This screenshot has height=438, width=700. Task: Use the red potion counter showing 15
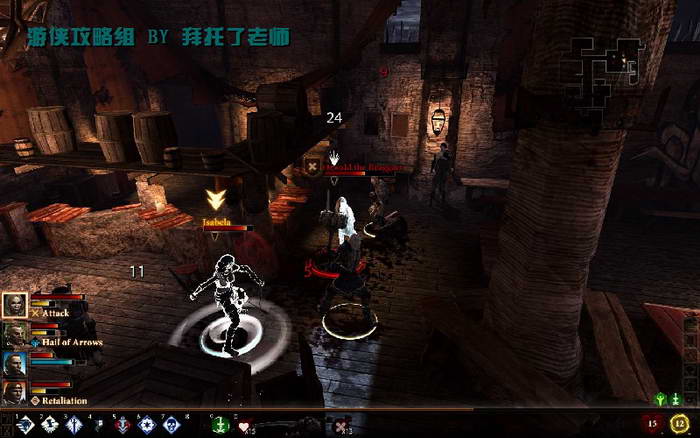click(x=658, y=424)
